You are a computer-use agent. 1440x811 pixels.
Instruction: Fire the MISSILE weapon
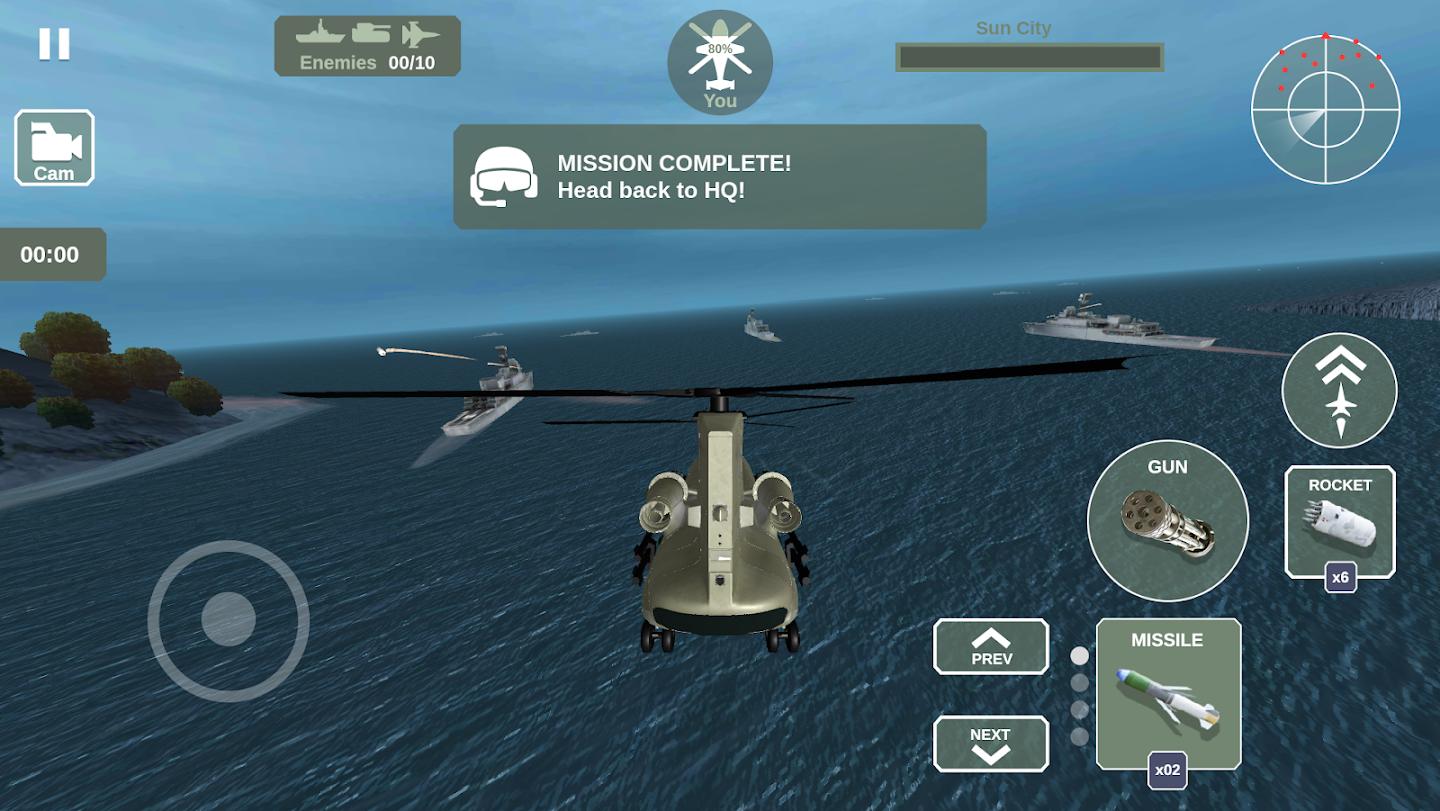pyautogui.click(x=1168, y=693)
